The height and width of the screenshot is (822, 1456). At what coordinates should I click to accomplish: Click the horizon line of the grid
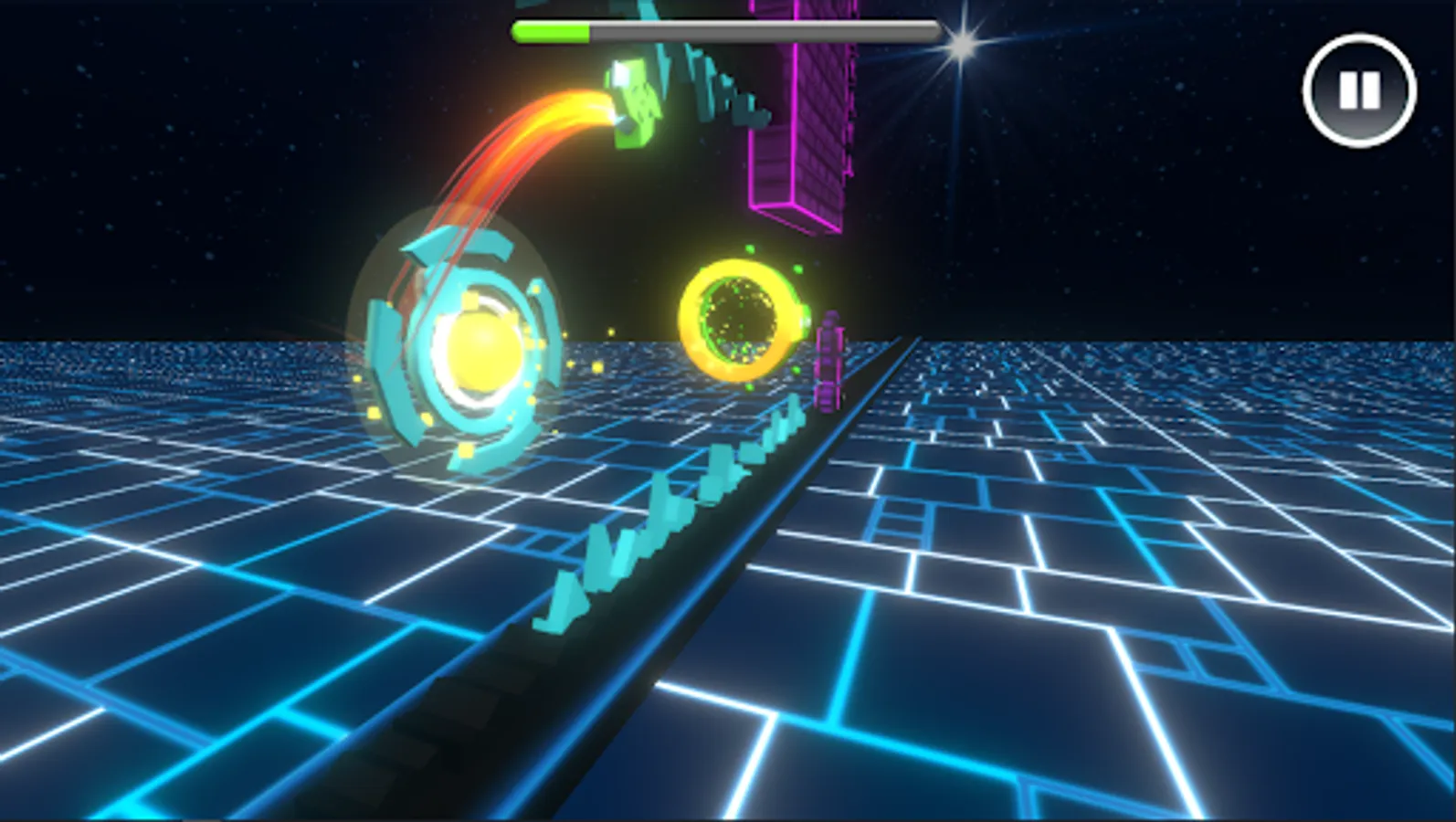pos(1096,341)
